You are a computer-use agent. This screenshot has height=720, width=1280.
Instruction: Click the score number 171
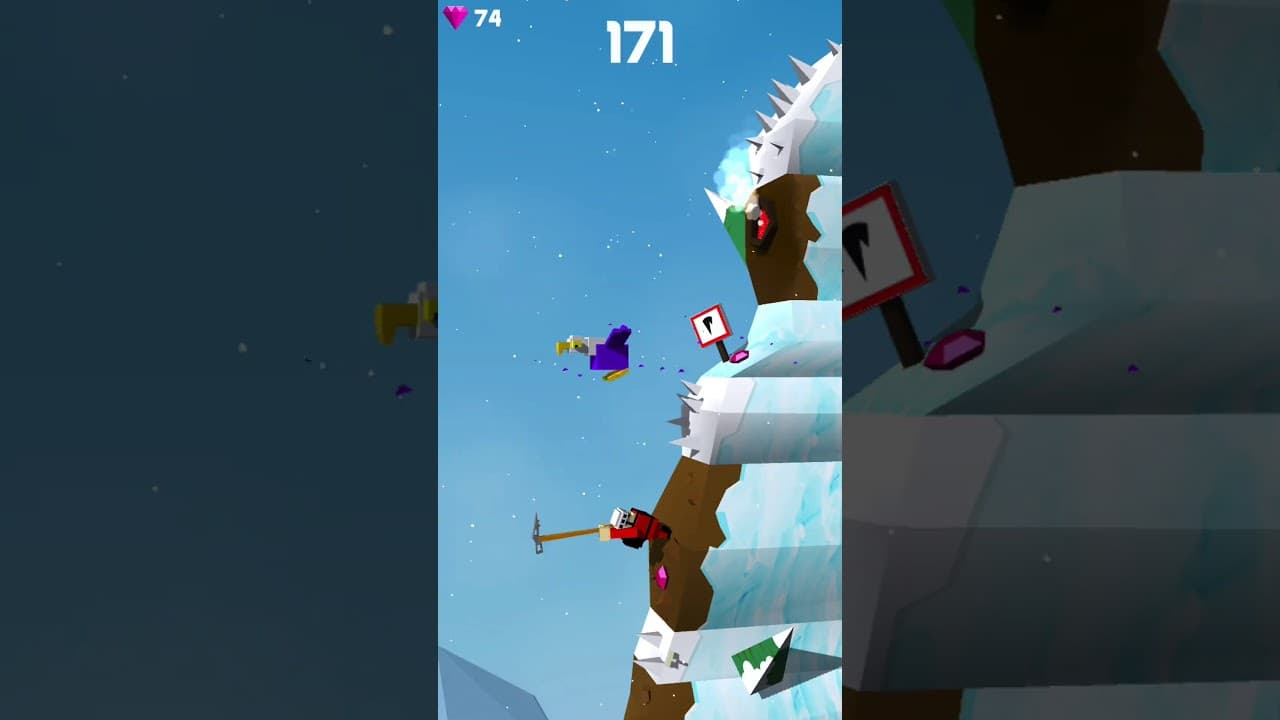pyautogui.click(x=641, y=41)
